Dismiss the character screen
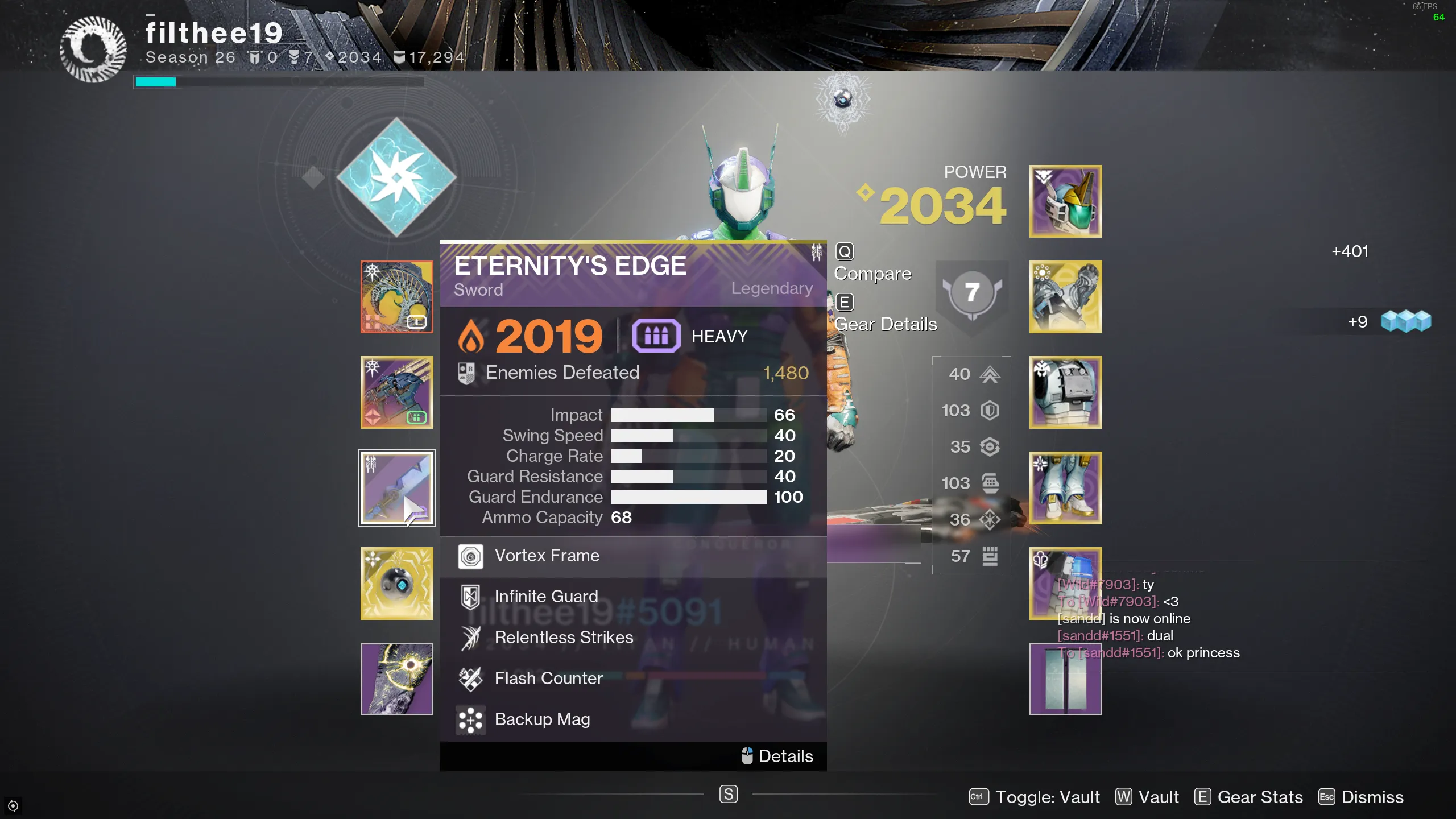Image resolution: width=1456 pixels, height=819 pixels. point(1361,797)
